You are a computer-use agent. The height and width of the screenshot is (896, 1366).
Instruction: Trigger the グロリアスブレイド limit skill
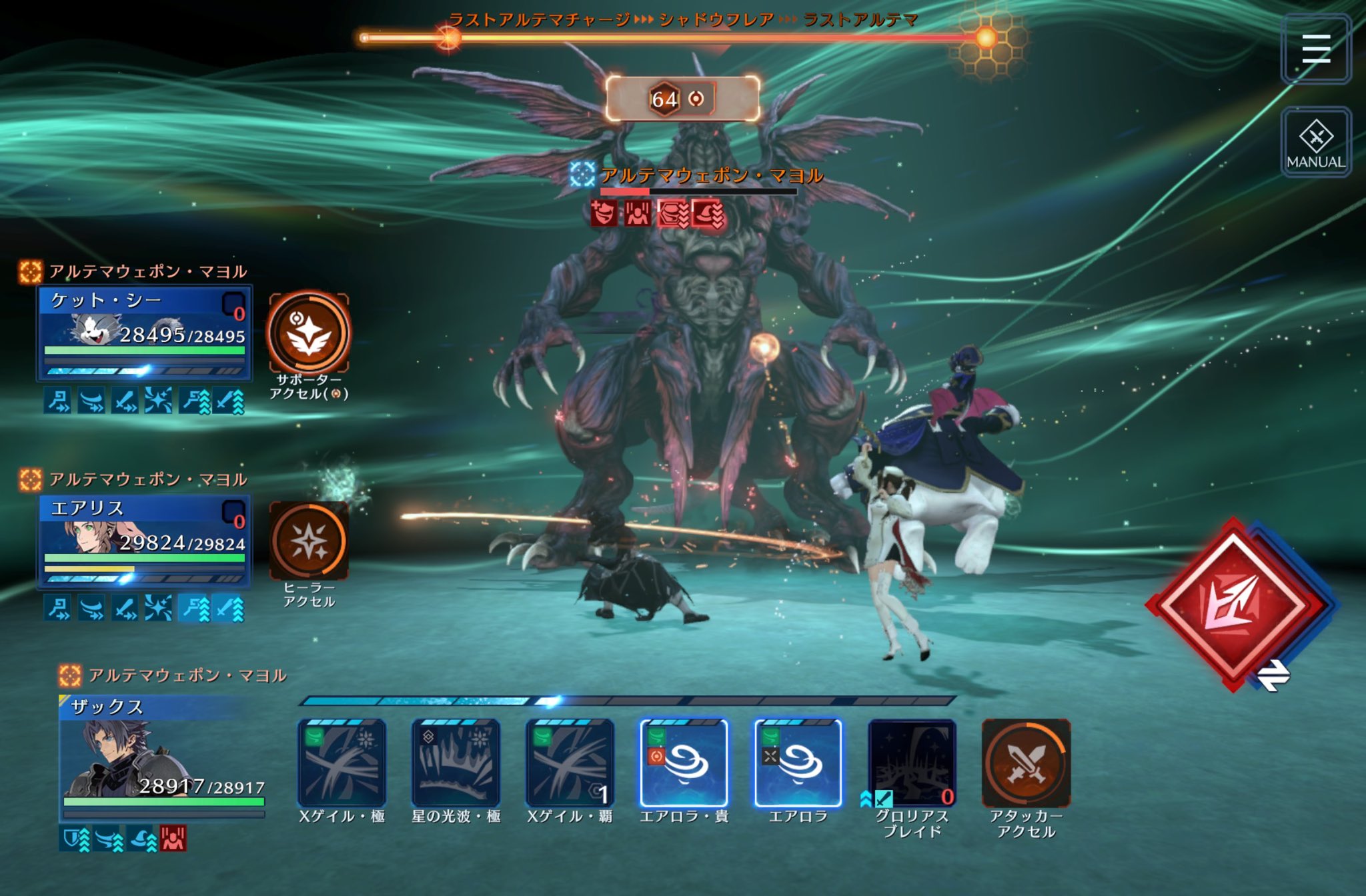tap(912, 763)
